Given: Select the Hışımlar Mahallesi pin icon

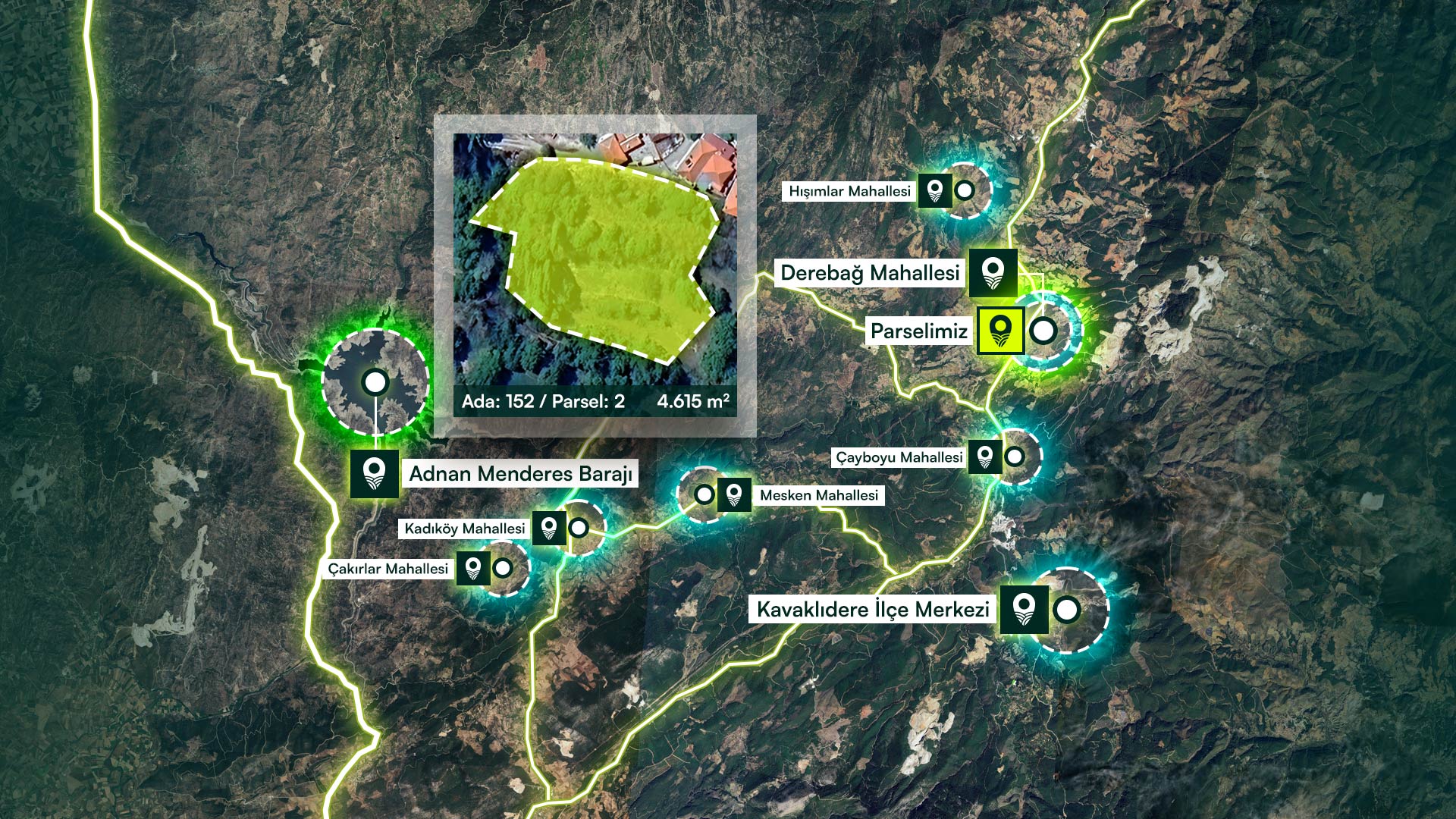Looking at the screenshot, I should point(935,190).
